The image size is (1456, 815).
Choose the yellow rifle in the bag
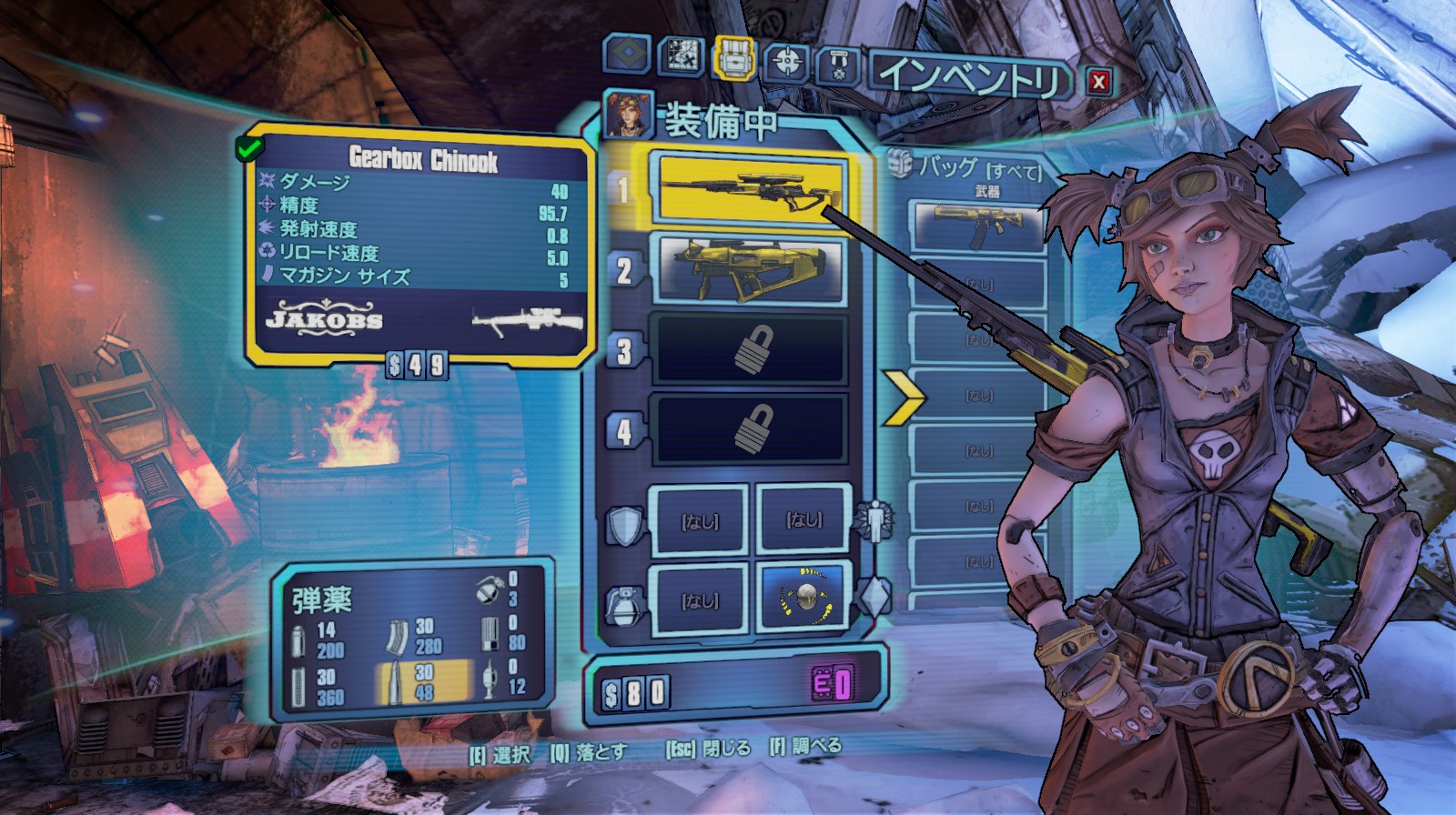(x=979, y=228)
